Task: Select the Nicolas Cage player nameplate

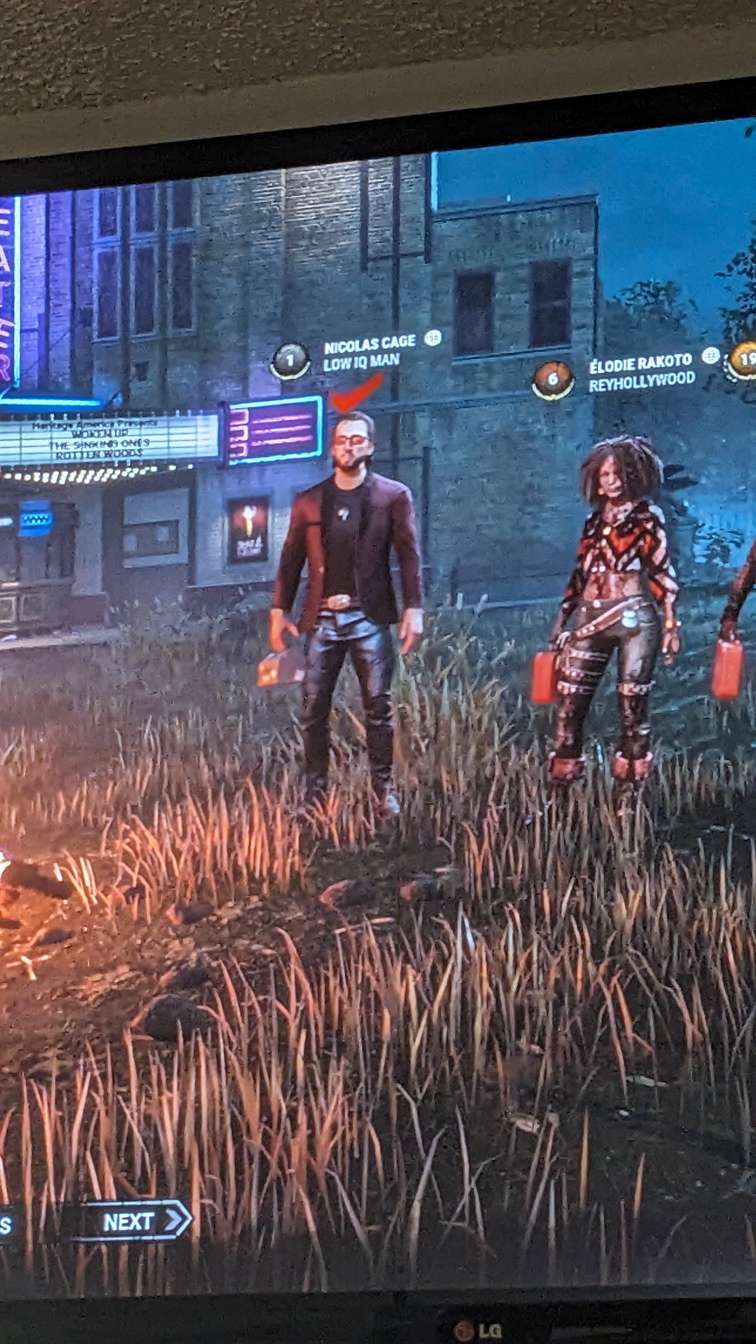Action: point(368,354)
